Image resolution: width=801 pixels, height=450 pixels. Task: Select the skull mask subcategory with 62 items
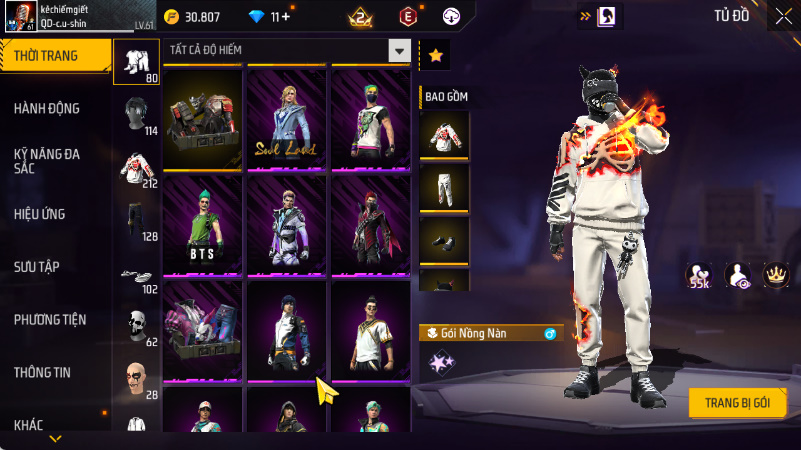(137, 327)
